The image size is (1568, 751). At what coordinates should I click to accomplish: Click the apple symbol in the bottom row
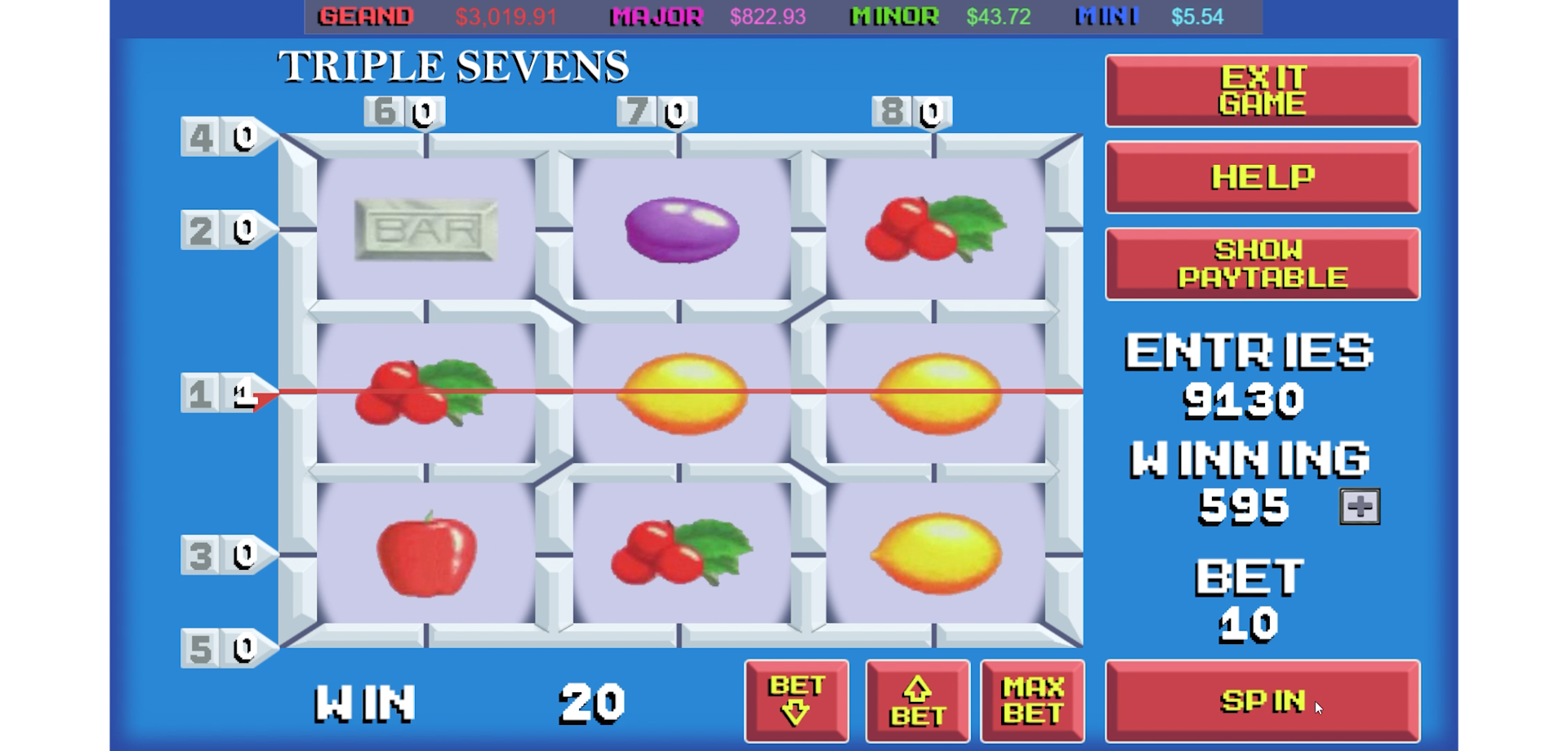pos(426,555)
